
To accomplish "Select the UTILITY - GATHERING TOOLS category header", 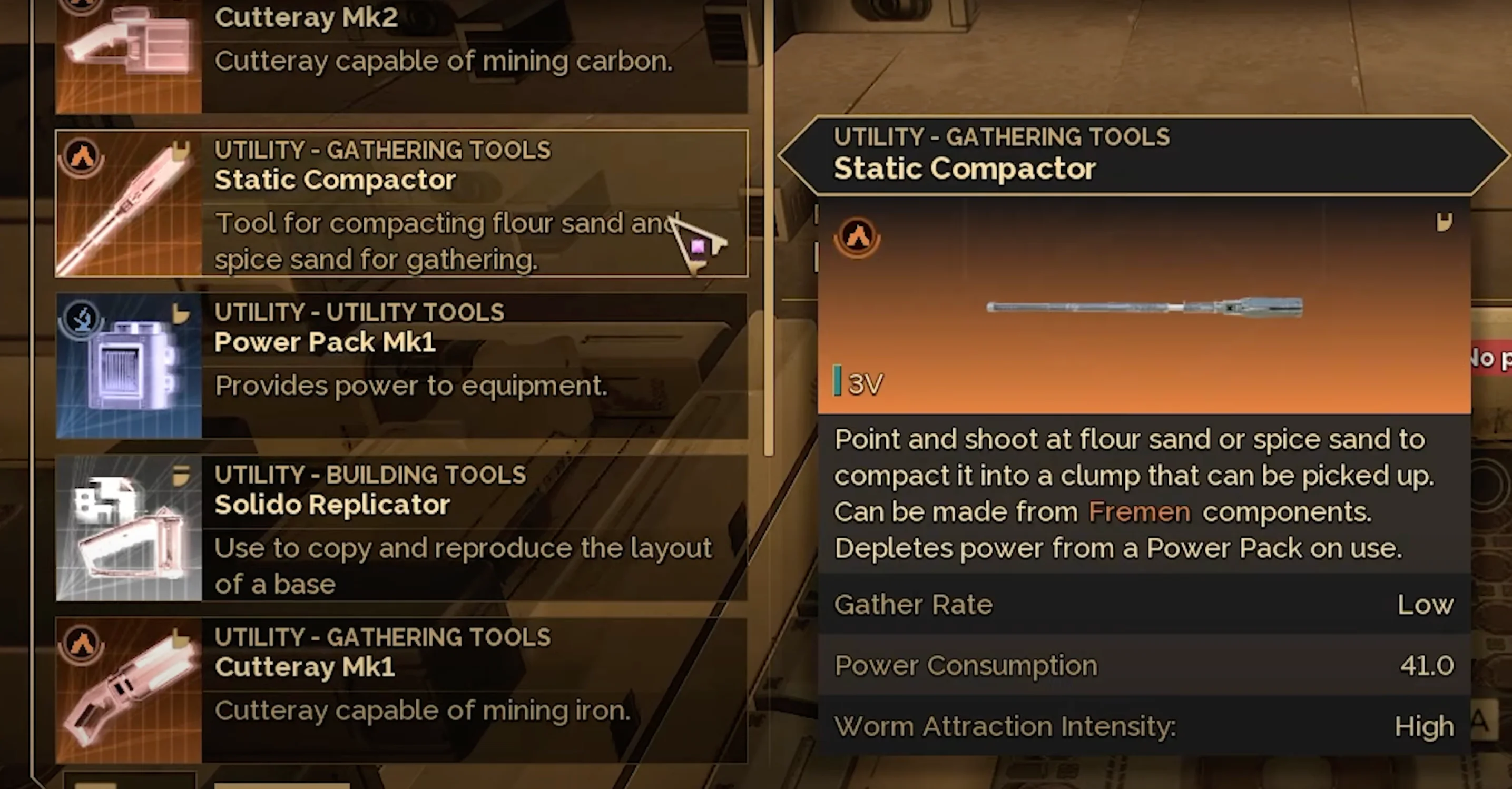I will (382, 150).
